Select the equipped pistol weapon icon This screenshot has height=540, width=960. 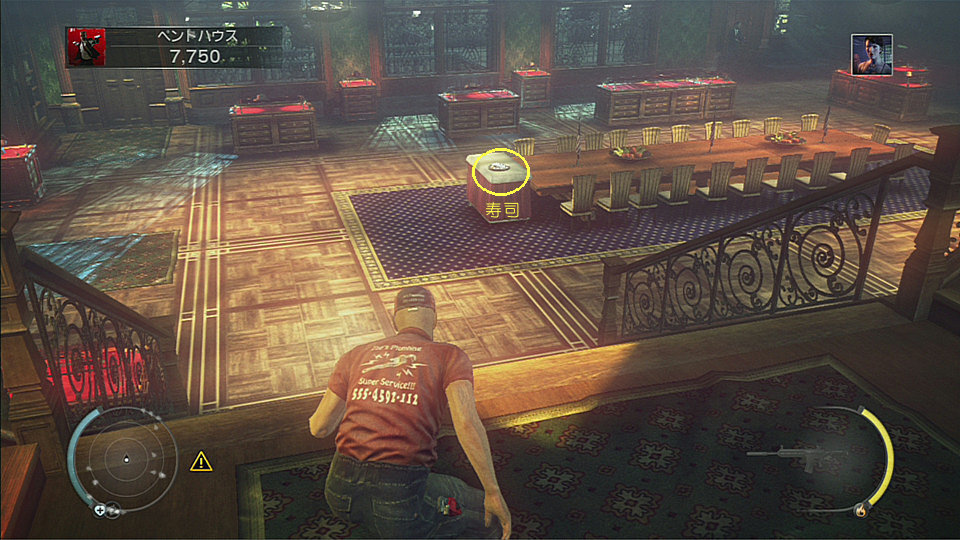coord(789,456)
